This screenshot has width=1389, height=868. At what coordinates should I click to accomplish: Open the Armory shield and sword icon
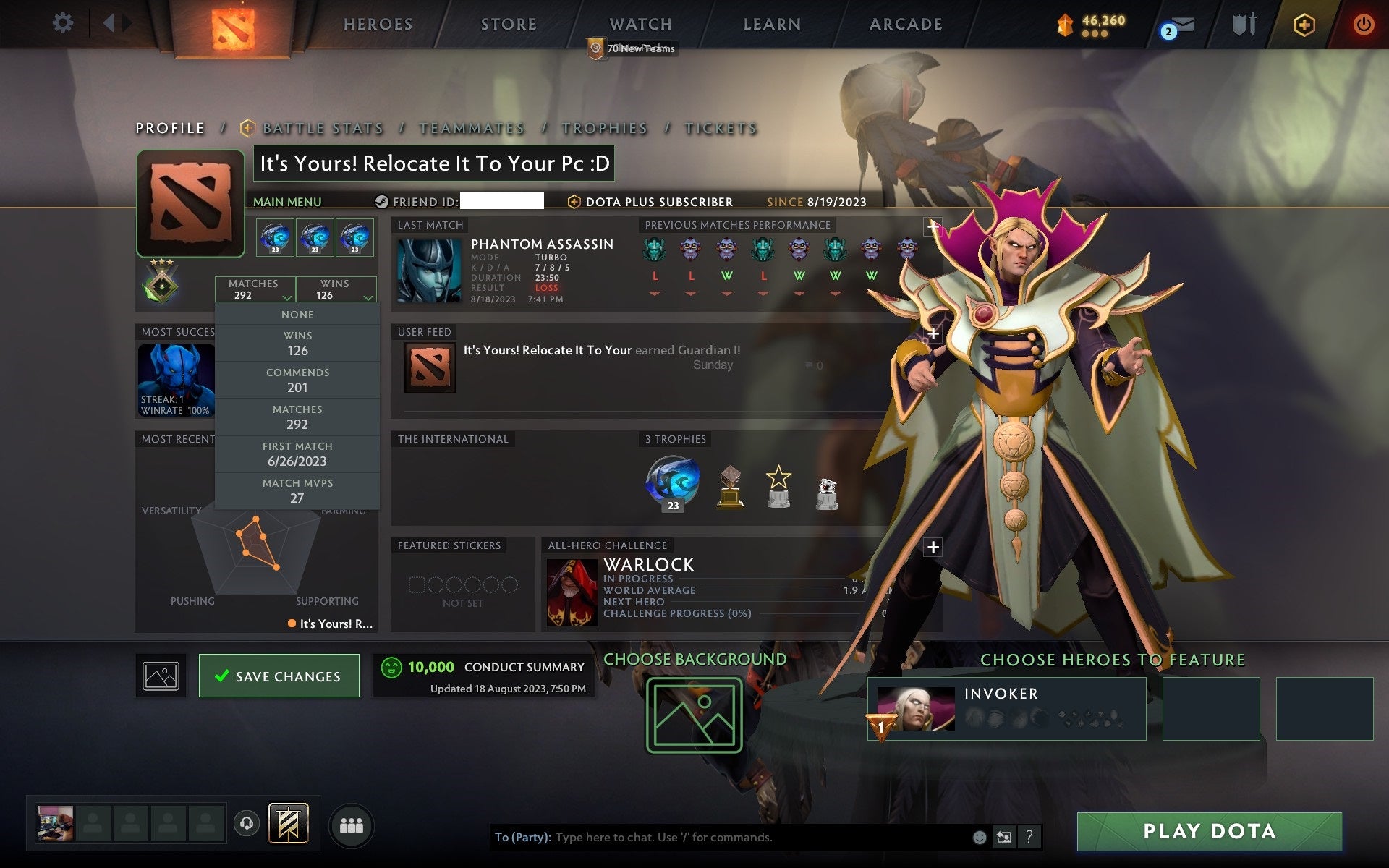coord(1241,24)
